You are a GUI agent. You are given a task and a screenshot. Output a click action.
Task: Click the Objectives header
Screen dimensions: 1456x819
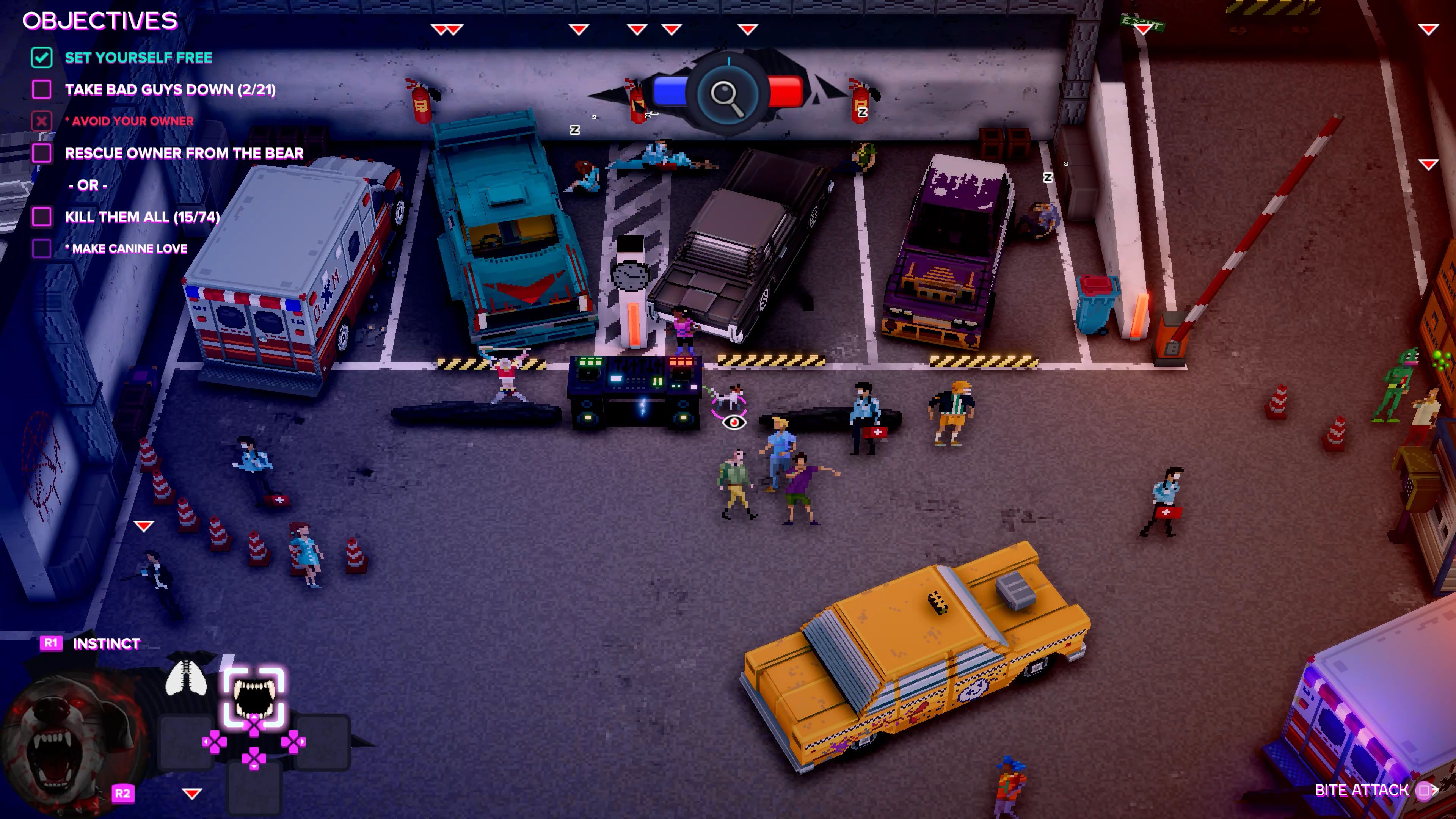click(x=100, y=21)
